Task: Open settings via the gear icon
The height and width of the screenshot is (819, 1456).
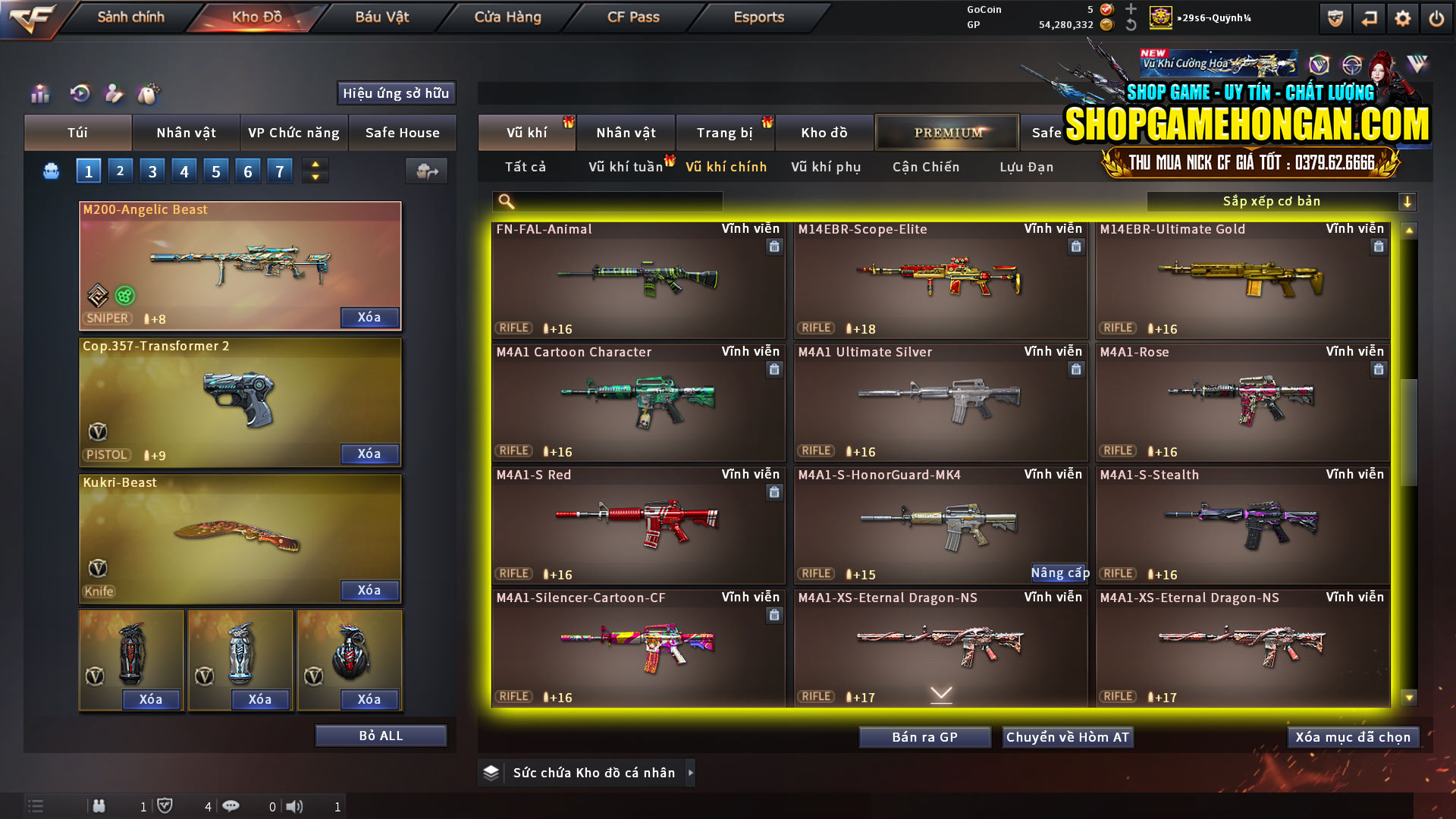Action: pos(1404,17)
